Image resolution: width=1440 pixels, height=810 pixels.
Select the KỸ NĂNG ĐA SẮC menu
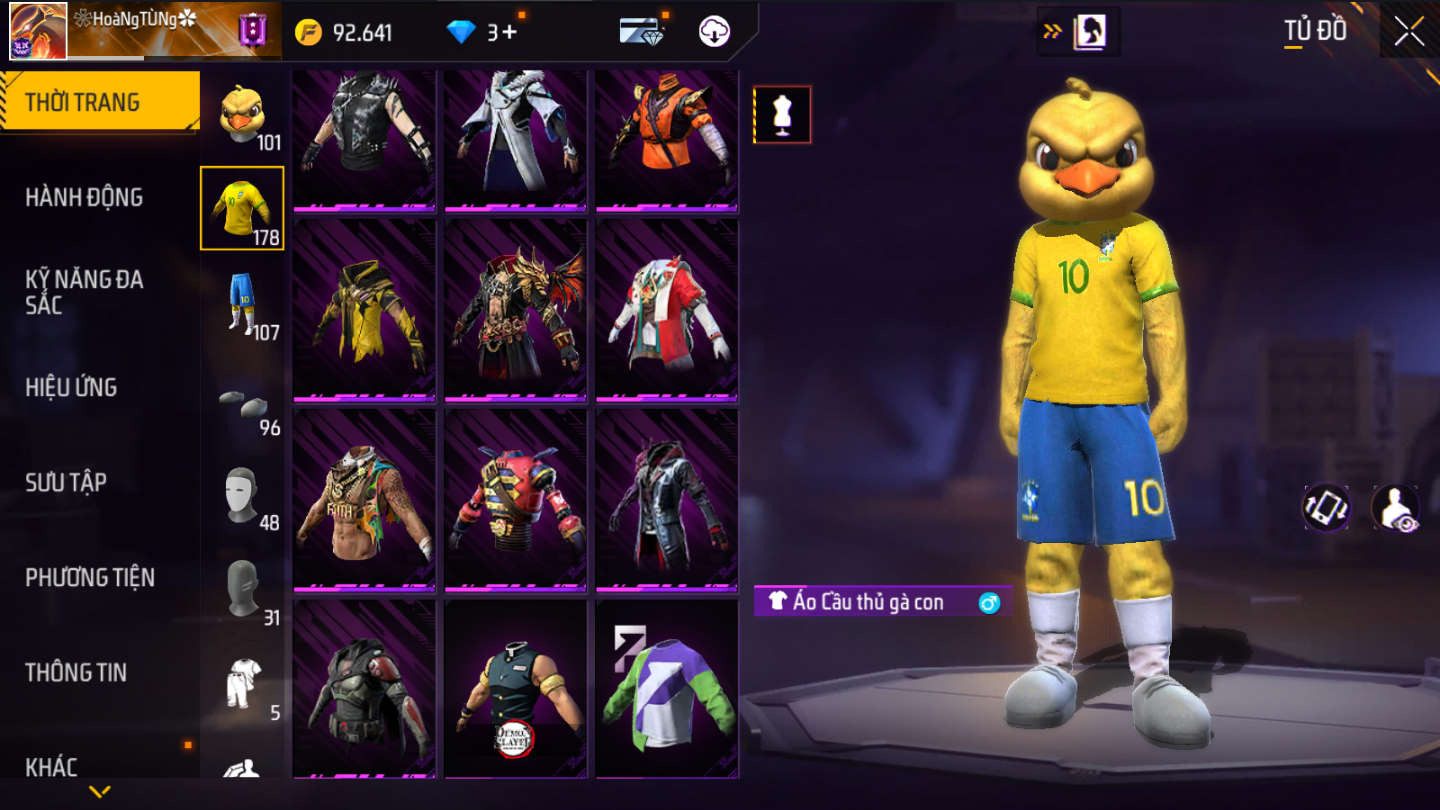(x=84, y=292)
